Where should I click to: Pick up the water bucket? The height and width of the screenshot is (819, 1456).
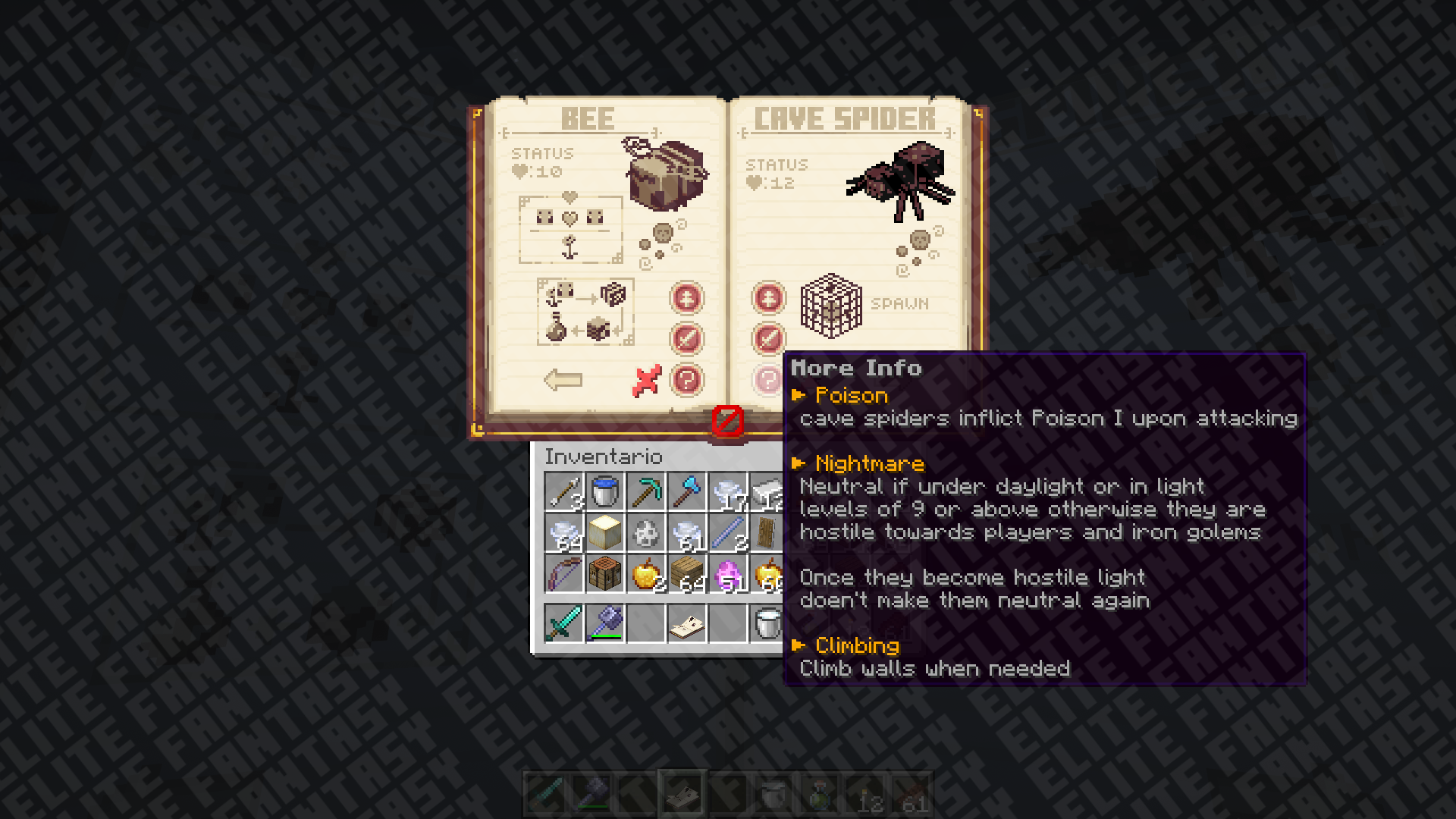pyautogui.click(x=605, y=492)
